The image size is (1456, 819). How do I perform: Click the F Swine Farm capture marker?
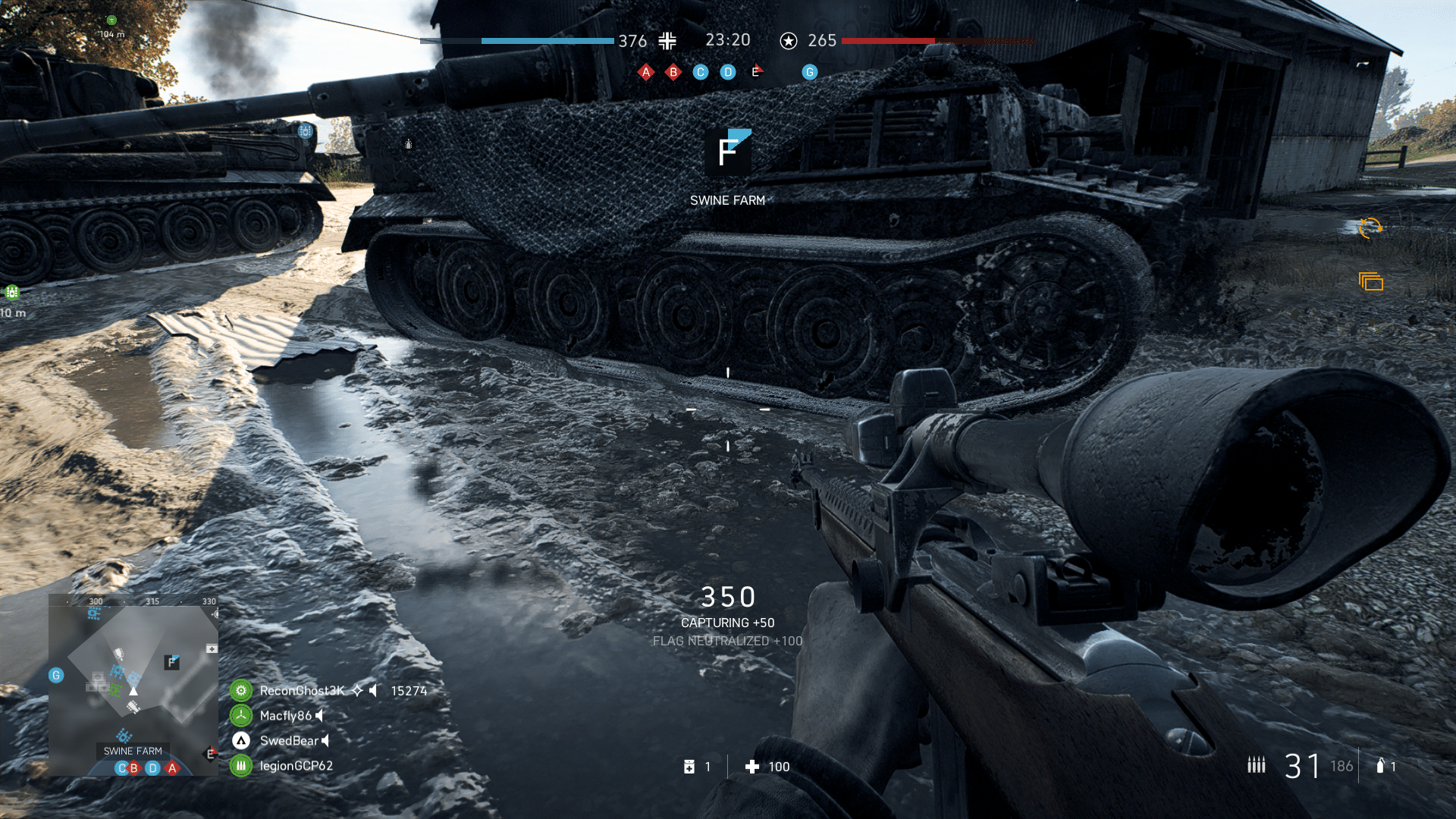[728, 152]
